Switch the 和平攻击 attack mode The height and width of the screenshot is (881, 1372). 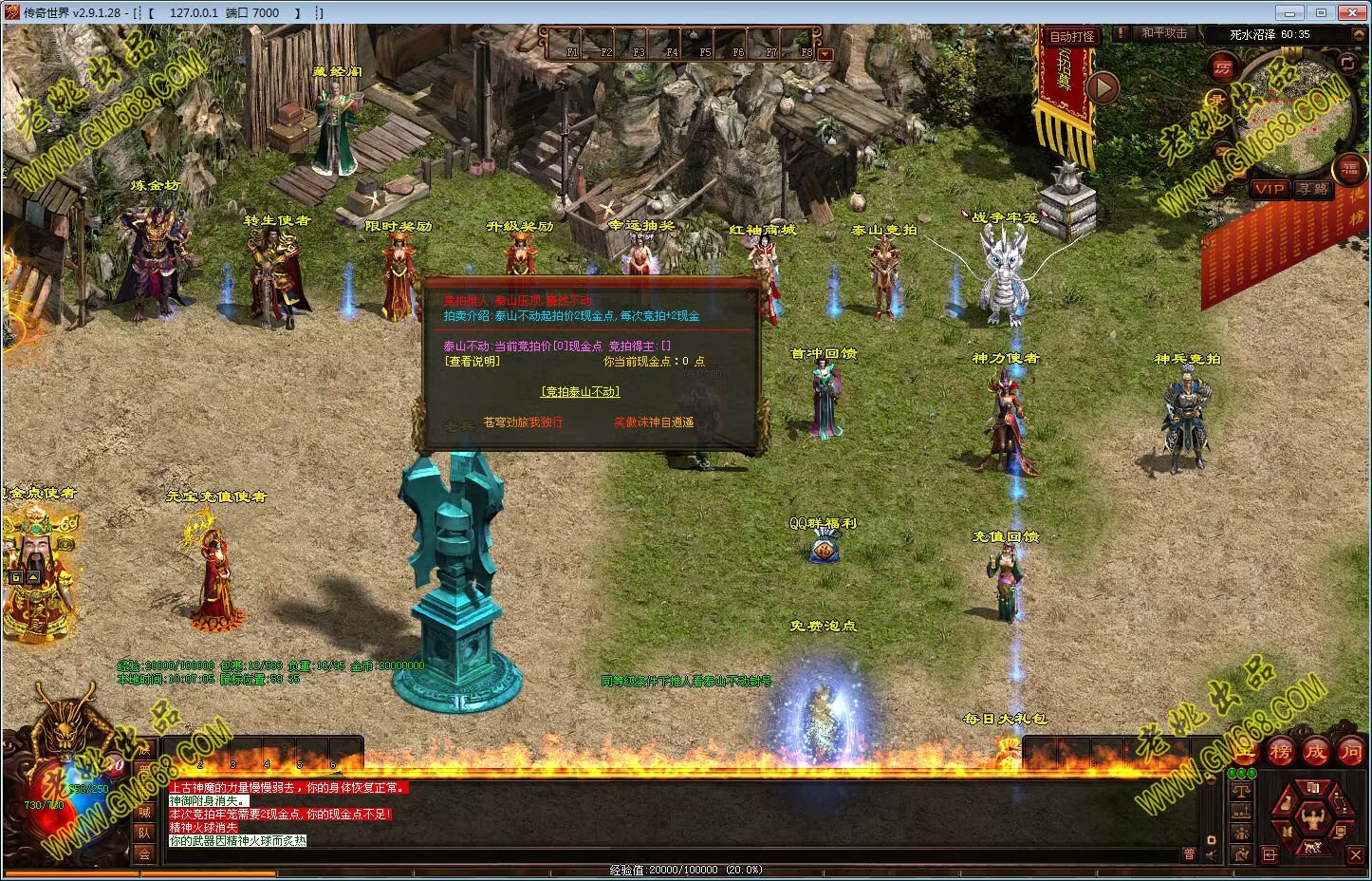point(1163,33)
